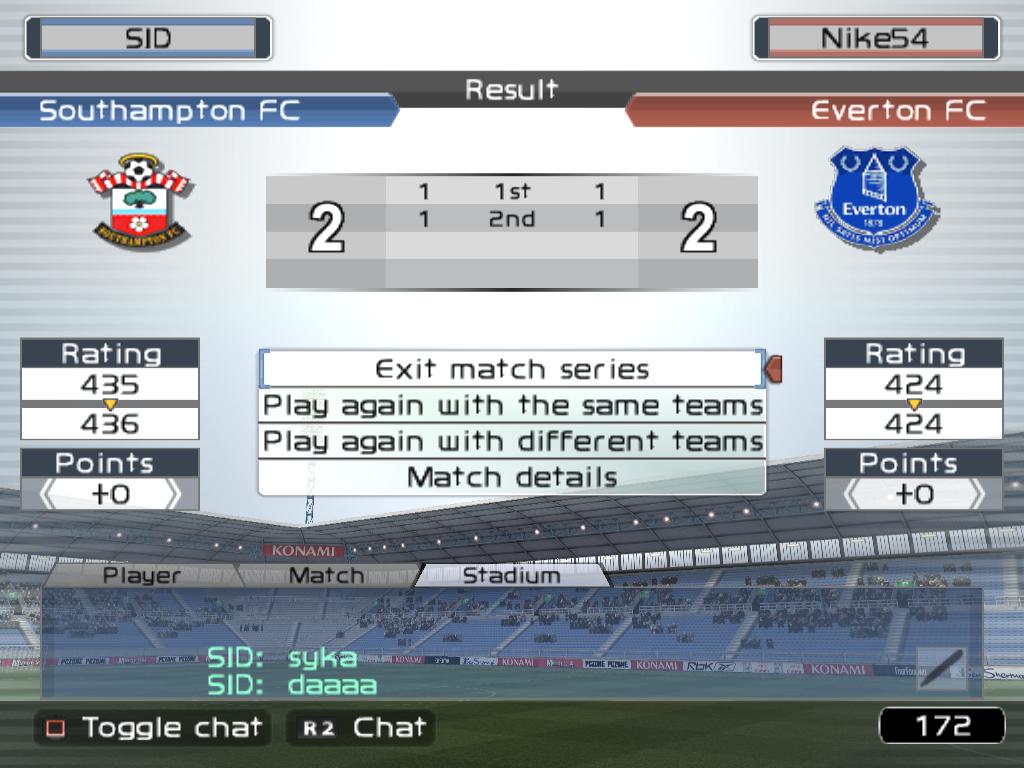Image resolution: width=1024 pixels, height=768 pixels.
Task: Select the Nike54 player name plate
Action: tap(875, 38)
